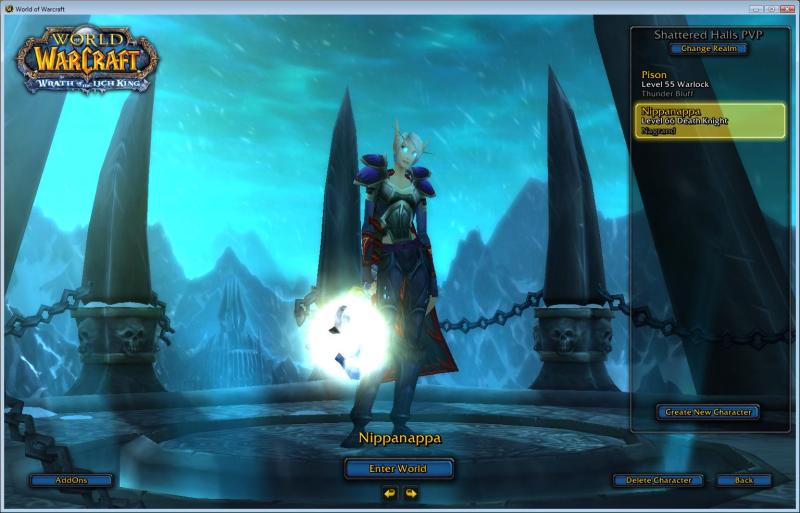800x513 pixels.
Task: Create a new character
Action: [x=708, y=412]
